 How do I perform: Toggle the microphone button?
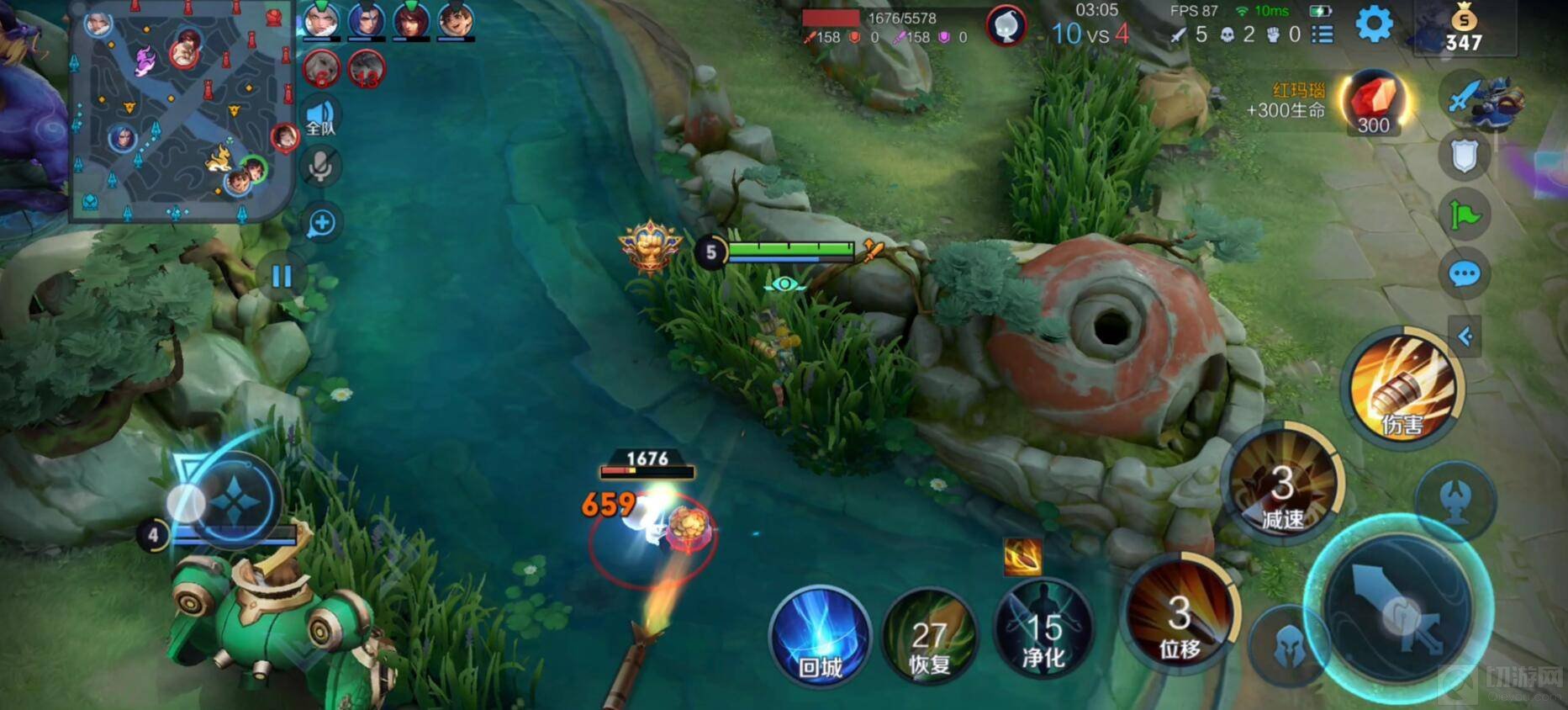(x=320, y=167)
